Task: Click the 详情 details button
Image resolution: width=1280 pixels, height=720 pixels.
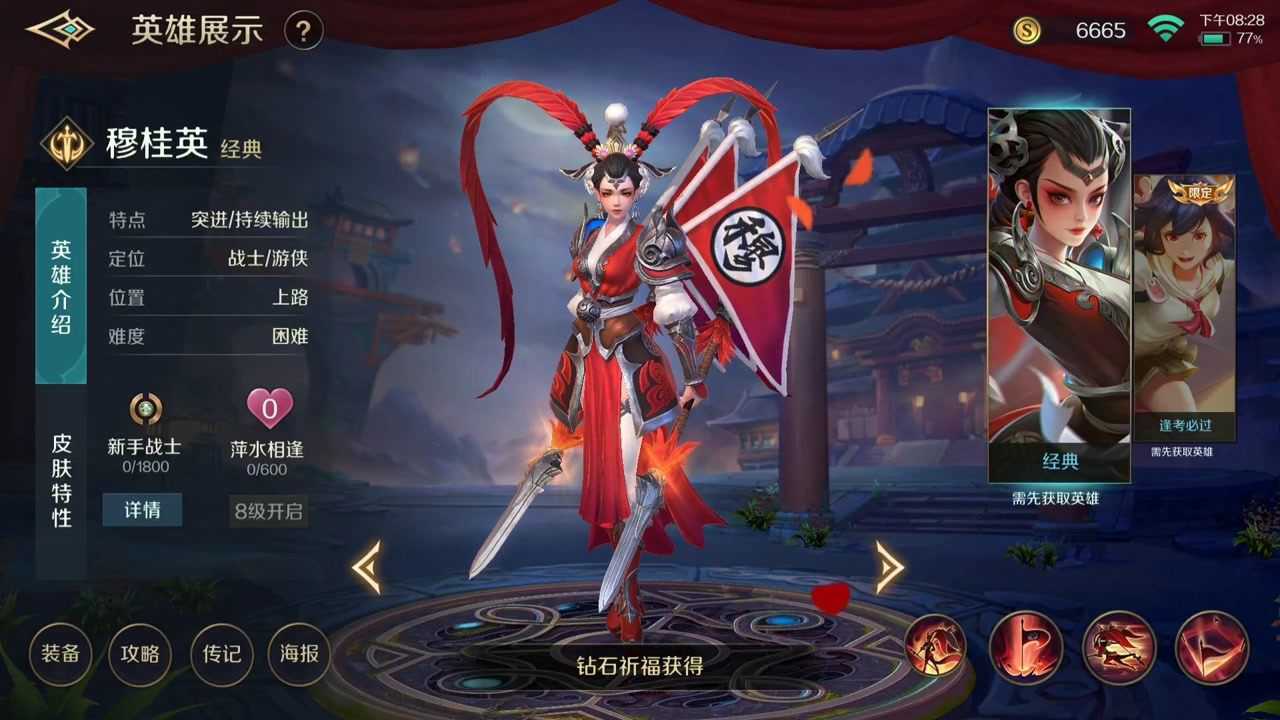Action: [x=142, y=510]
